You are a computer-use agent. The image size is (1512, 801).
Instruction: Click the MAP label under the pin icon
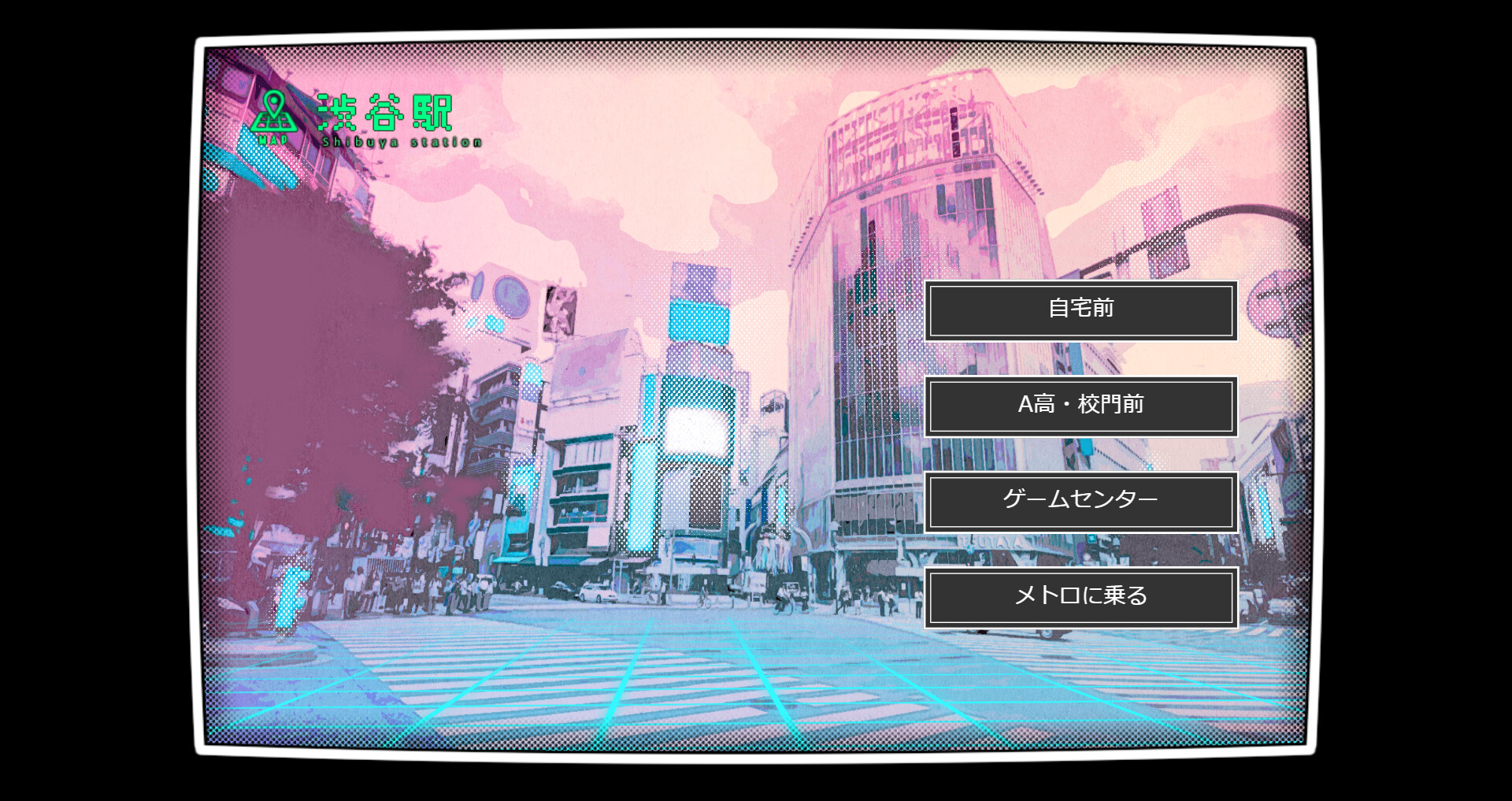coord(273,139)
